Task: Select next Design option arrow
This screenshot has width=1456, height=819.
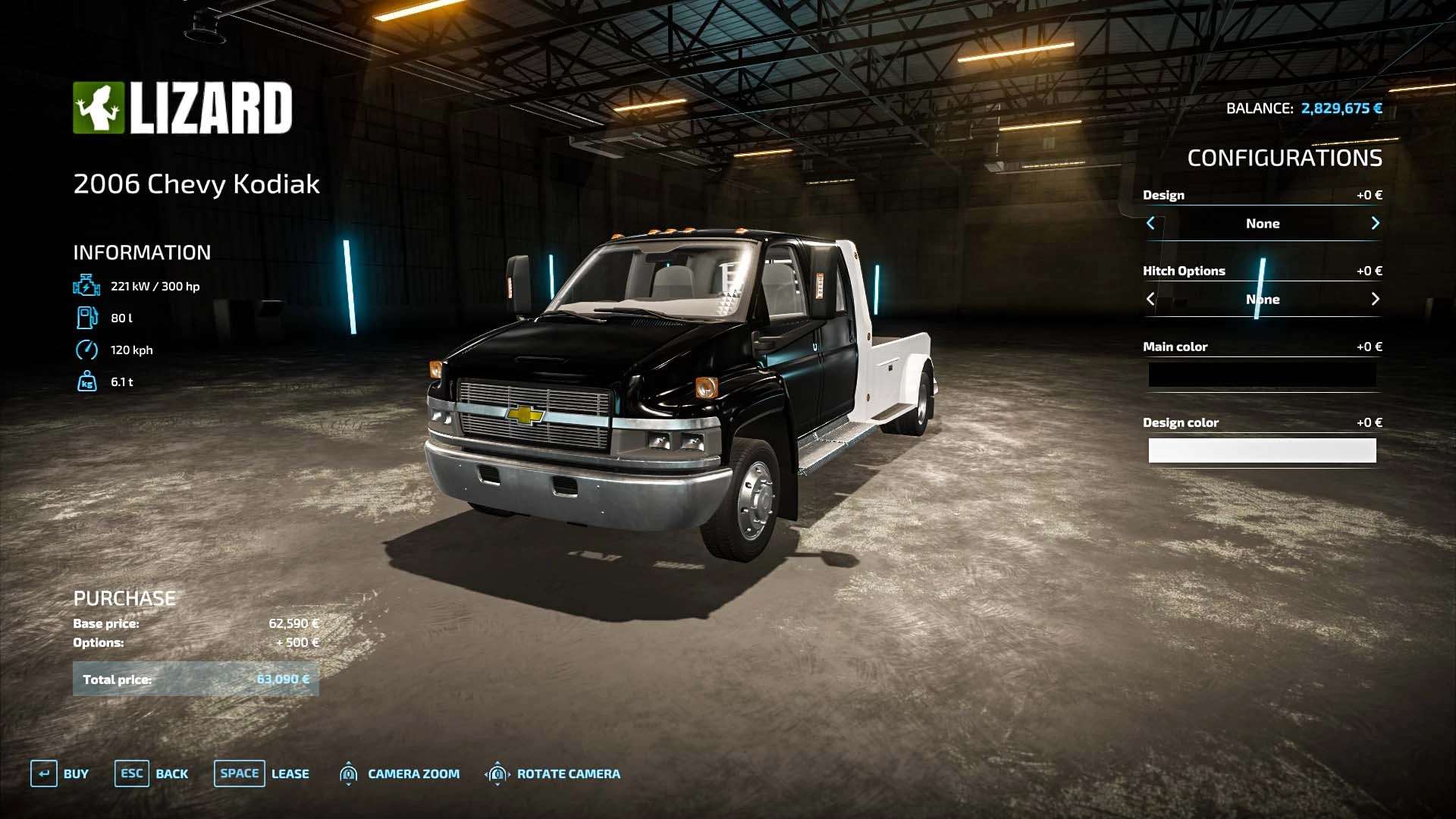Action: 1375,223
